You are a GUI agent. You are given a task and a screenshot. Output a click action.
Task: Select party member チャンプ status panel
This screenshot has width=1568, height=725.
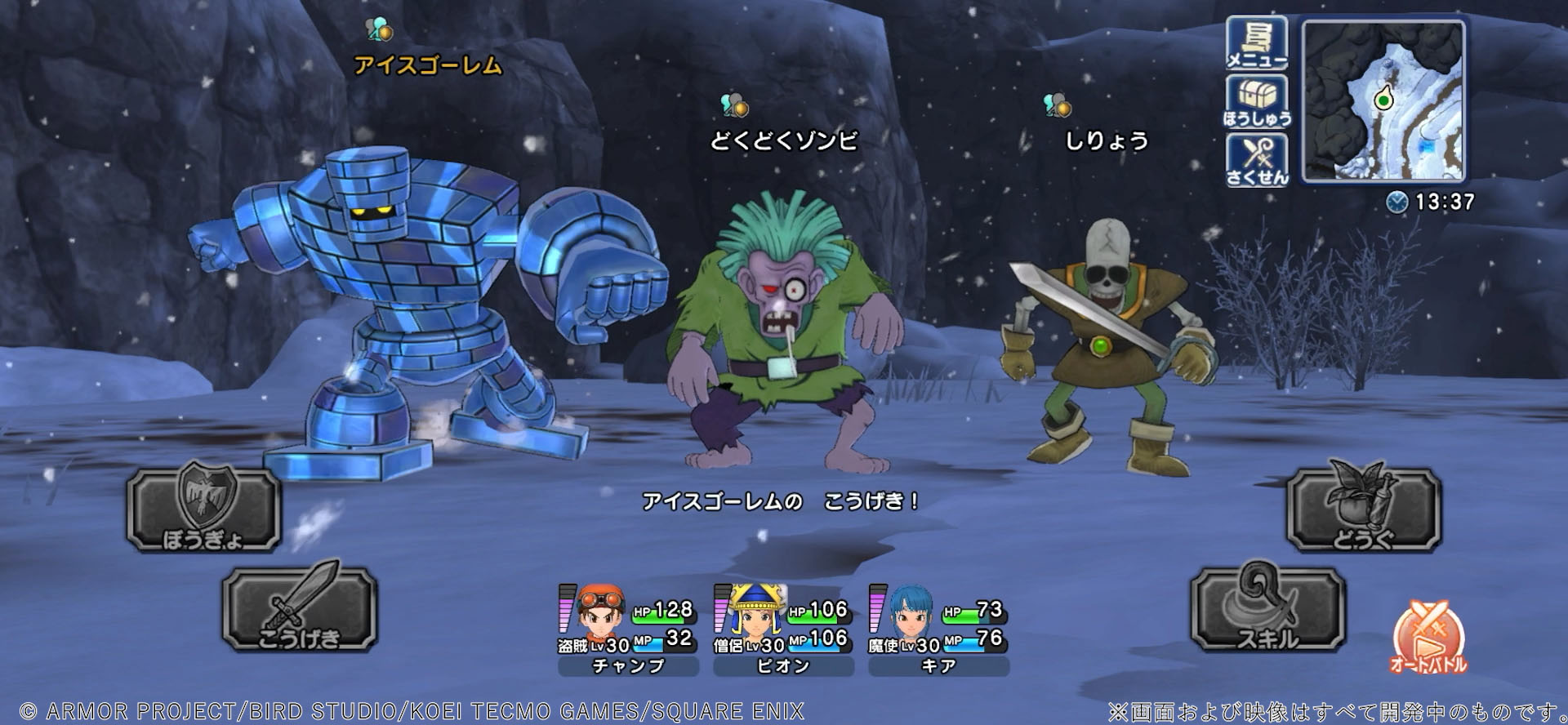[628, 630]
